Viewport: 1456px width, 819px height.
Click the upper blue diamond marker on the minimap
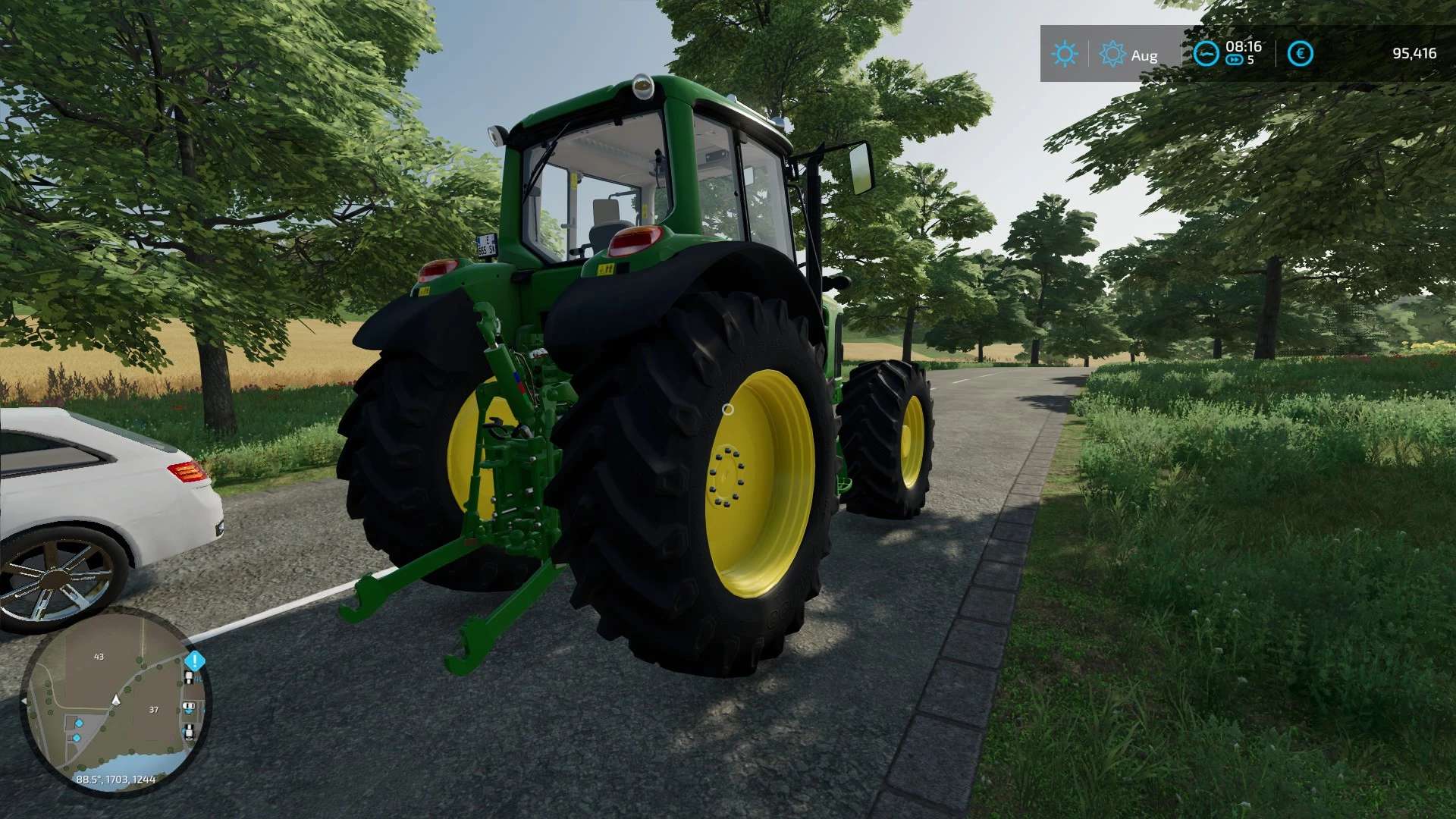point(79,723)
